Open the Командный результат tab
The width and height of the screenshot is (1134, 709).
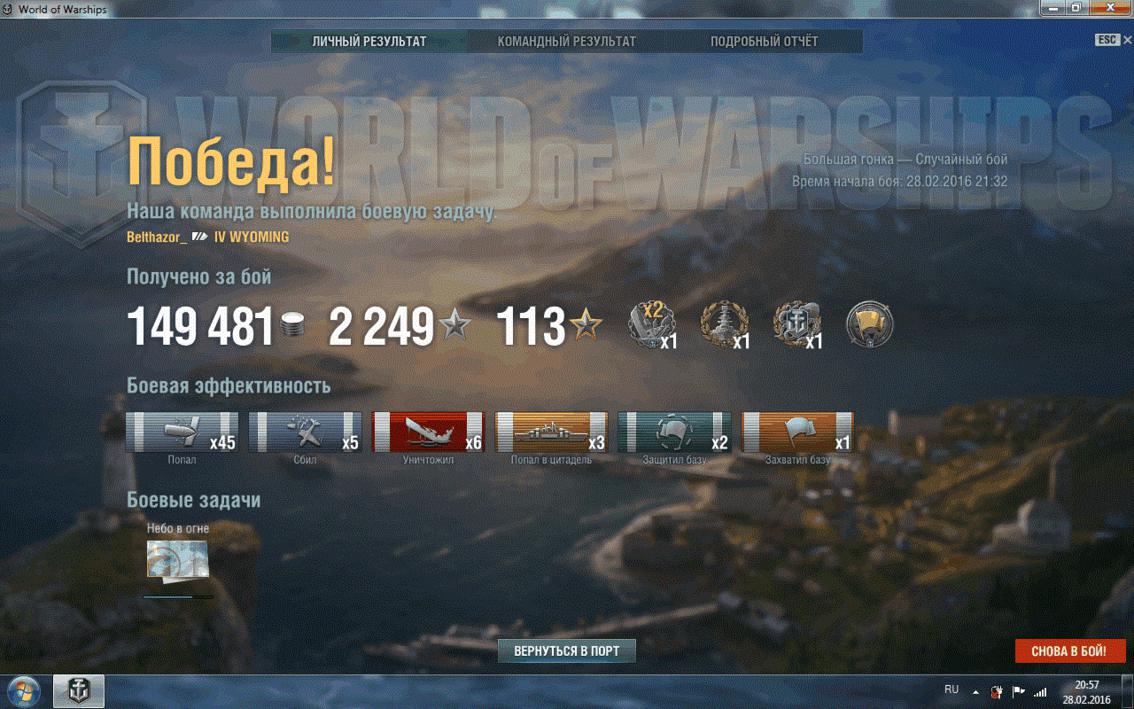click(566, 42)
